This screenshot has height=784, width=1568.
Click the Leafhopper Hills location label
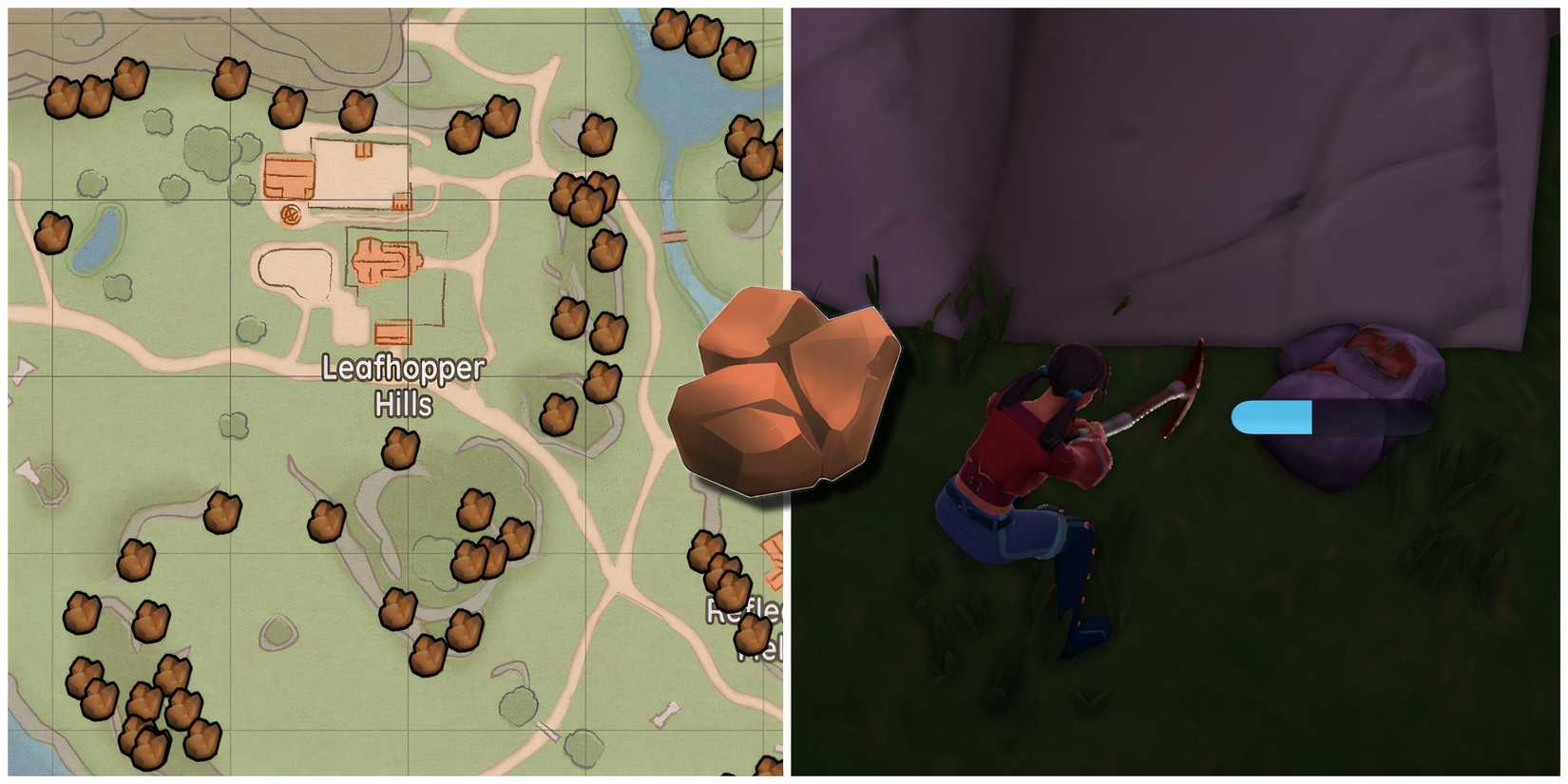[402, 388]
